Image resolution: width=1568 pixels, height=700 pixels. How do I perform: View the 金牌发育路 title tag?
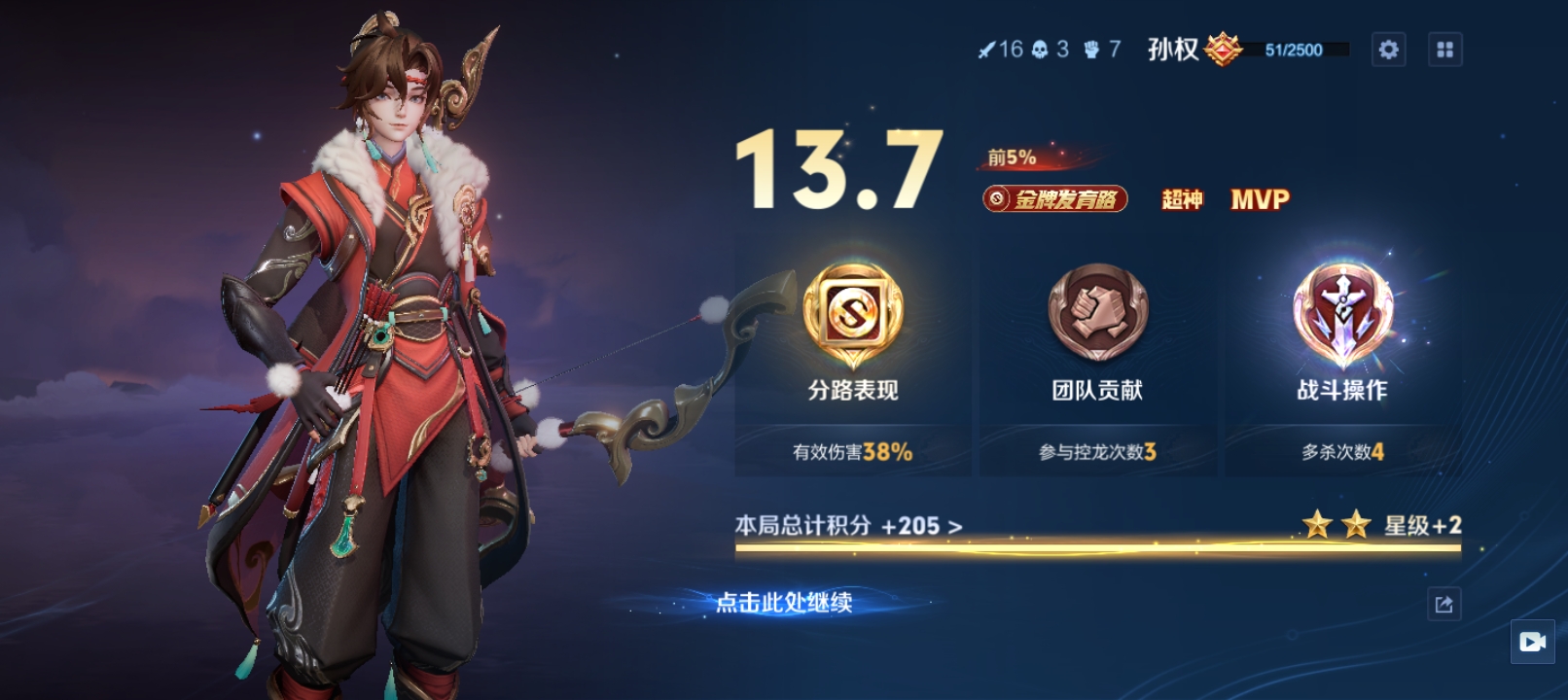click(1055, 199)
